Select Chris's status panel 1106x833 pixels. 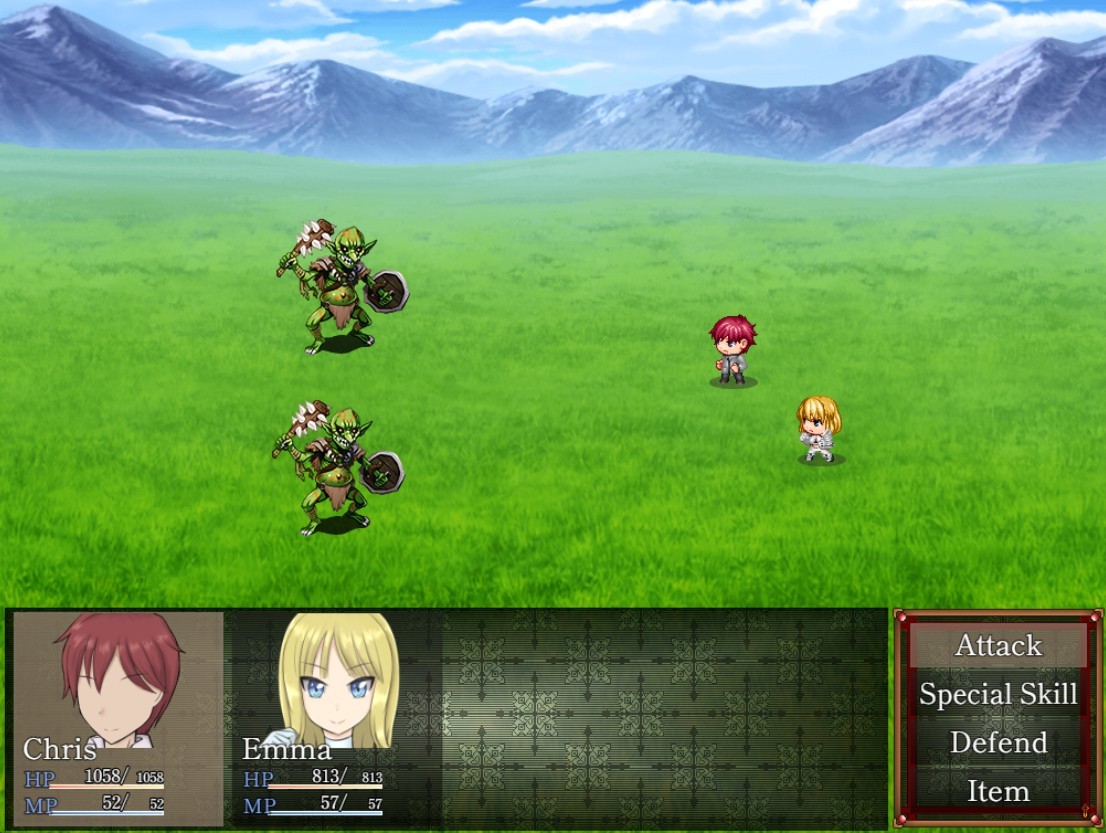pos(118,718)
